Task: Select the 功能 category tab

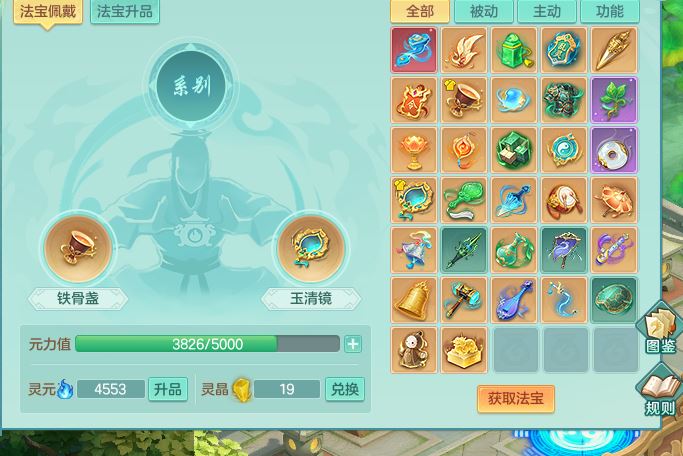Action: (609, 12)
